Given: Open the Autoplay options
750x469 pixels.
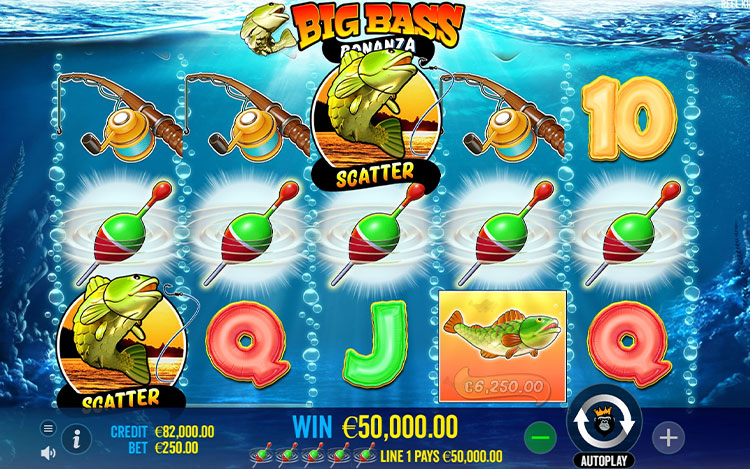Looking at the screenshot, I should 604,462.
